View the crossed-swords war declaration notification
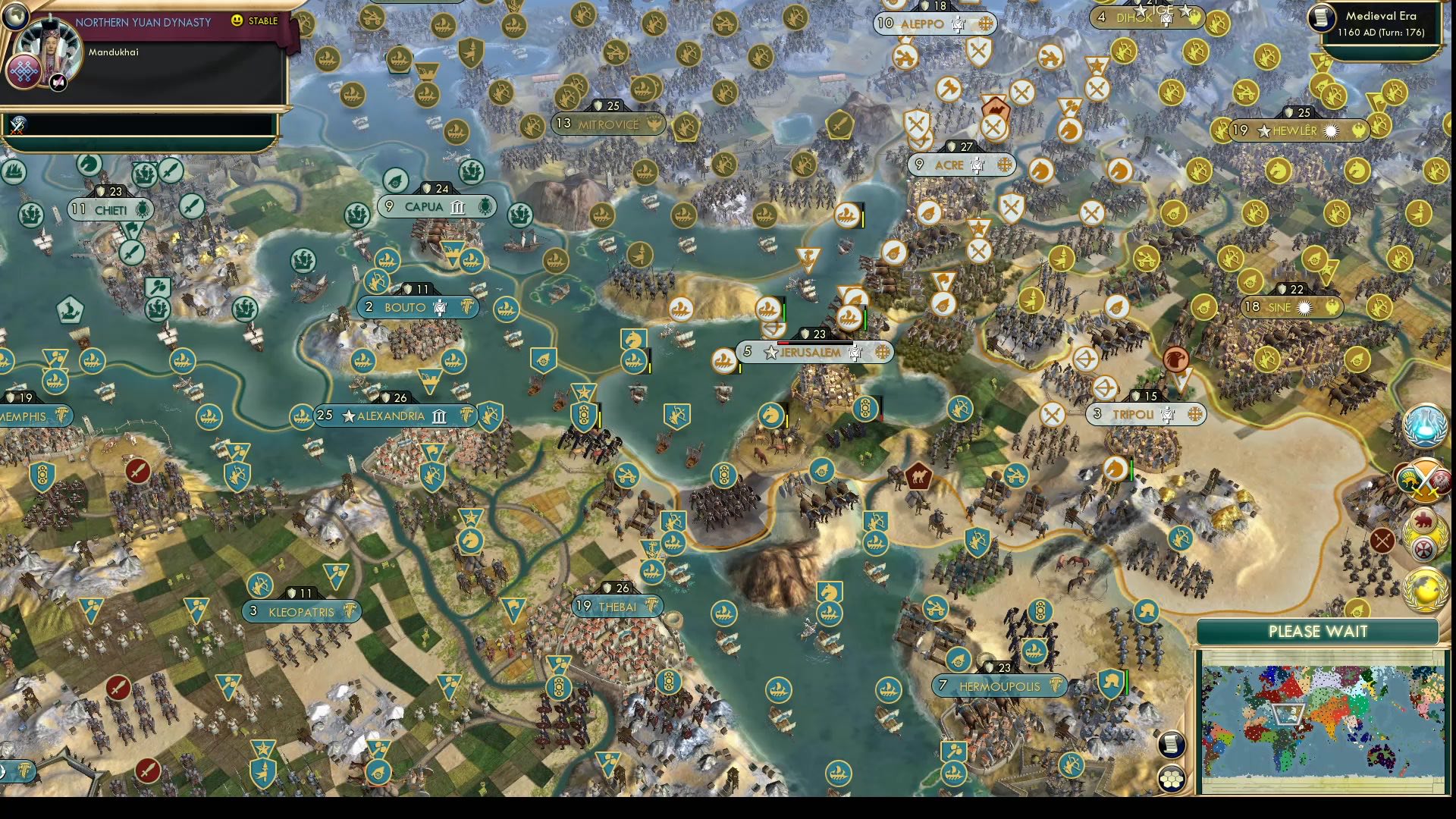1456x819 pixels. coord(1424,482)
